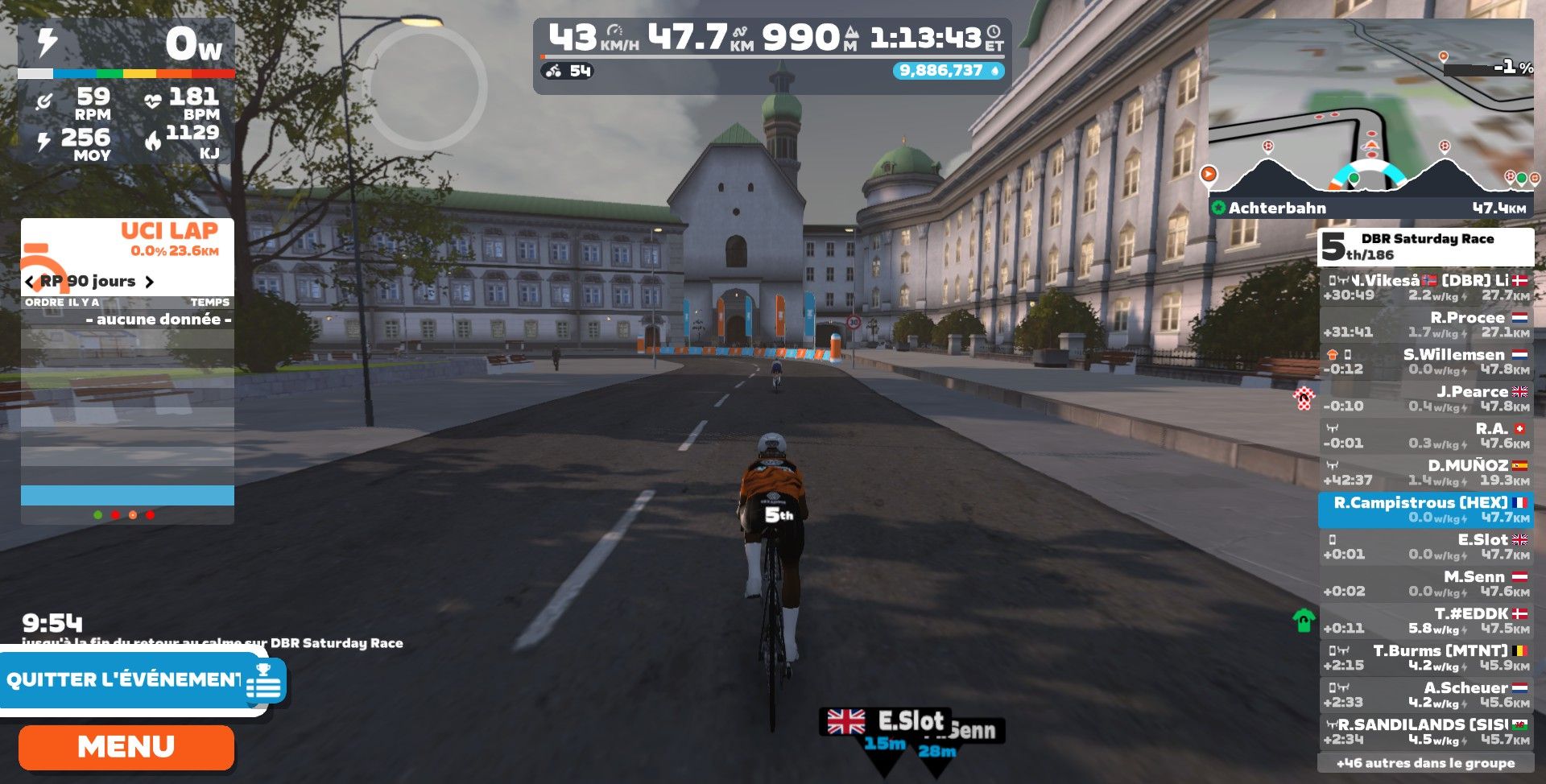Select T.Burms (MTNT) rider row
Image resolution: width=1546 pixels, height=784 pixels.
tap(1425, 658)
